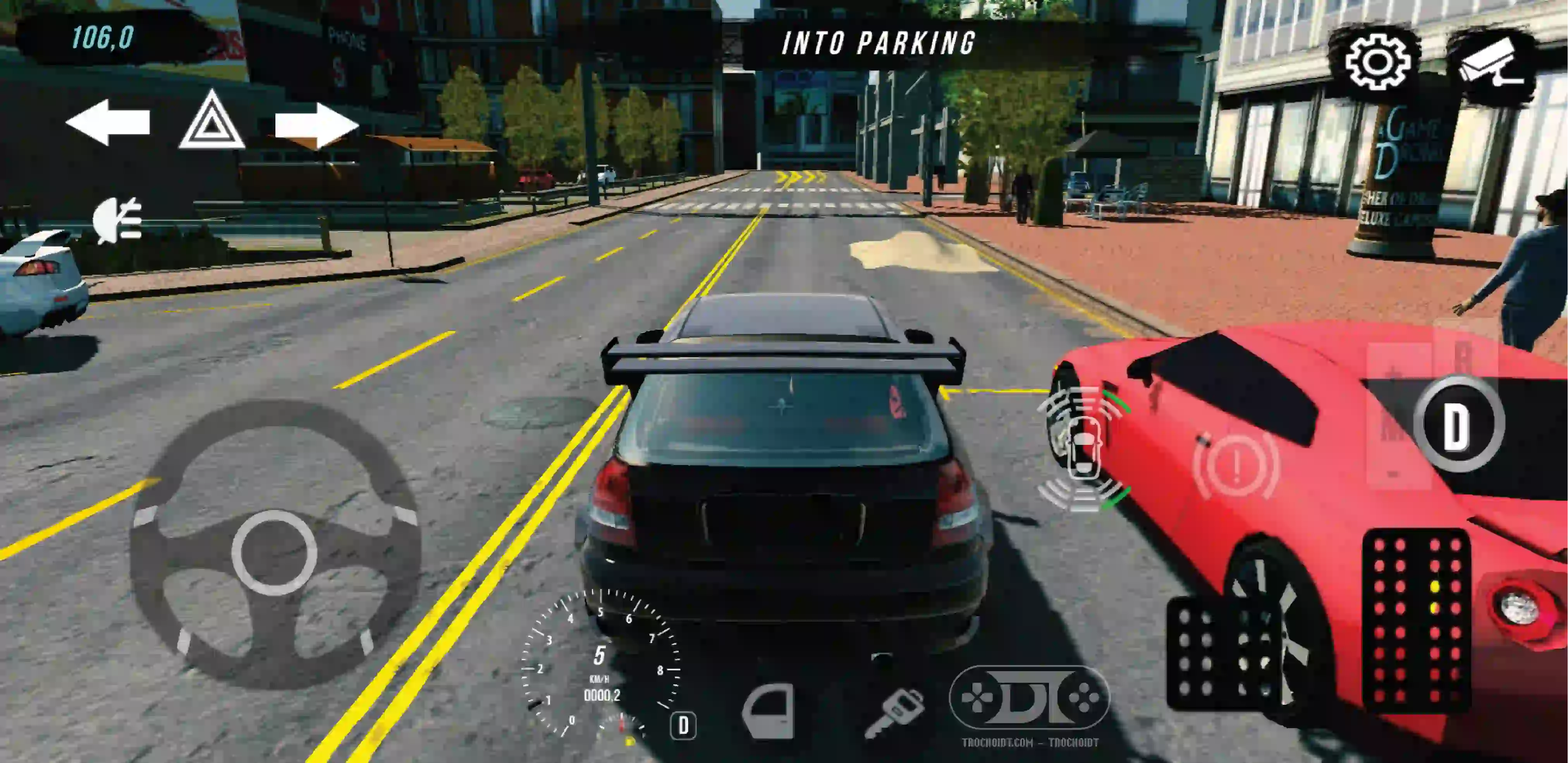Toggle the headlights icon
The width and height of the screenshot is (1568, 763).
[117, 220]
